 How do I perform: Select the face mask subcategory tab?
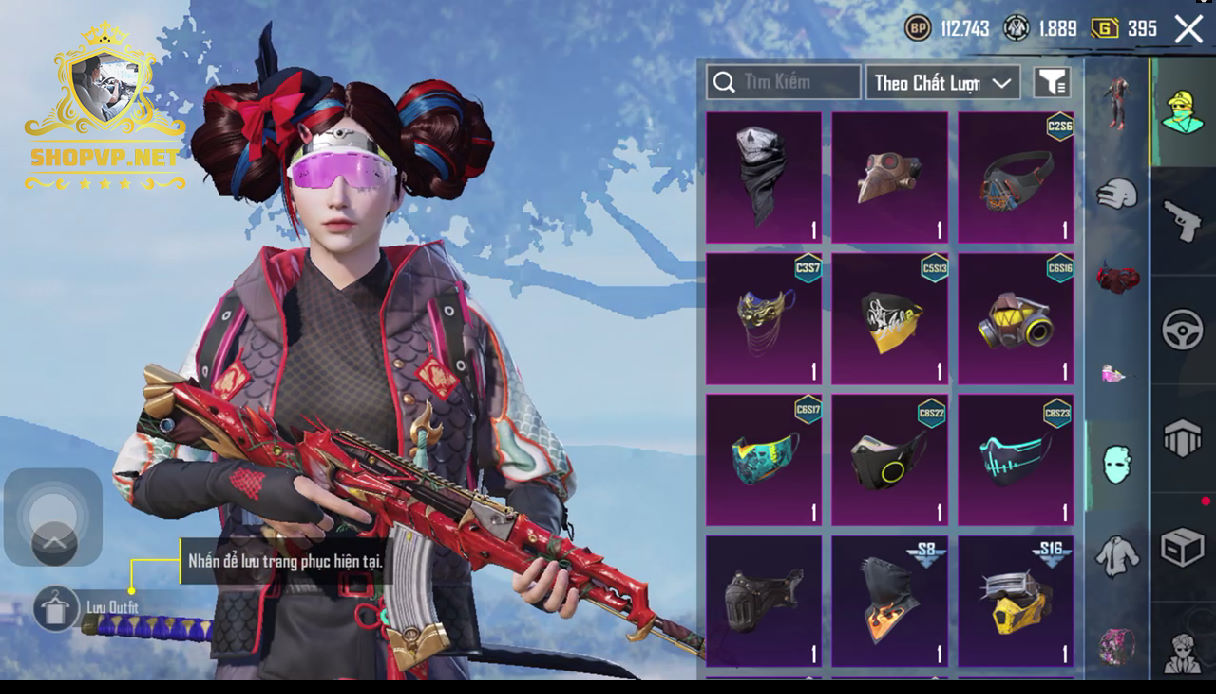click(x=1116, y=465)
